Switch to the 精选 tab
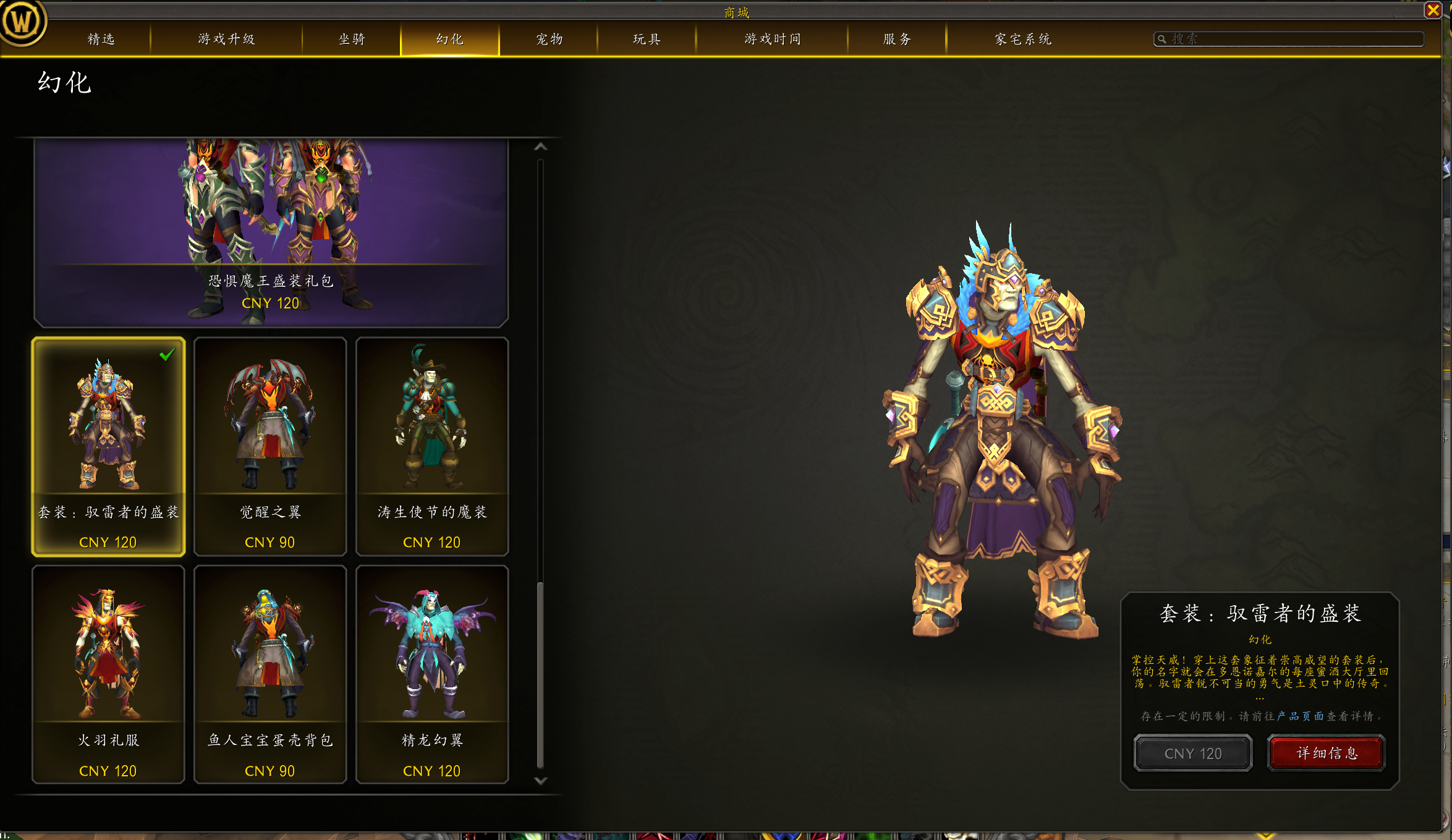 pos(101,39)
